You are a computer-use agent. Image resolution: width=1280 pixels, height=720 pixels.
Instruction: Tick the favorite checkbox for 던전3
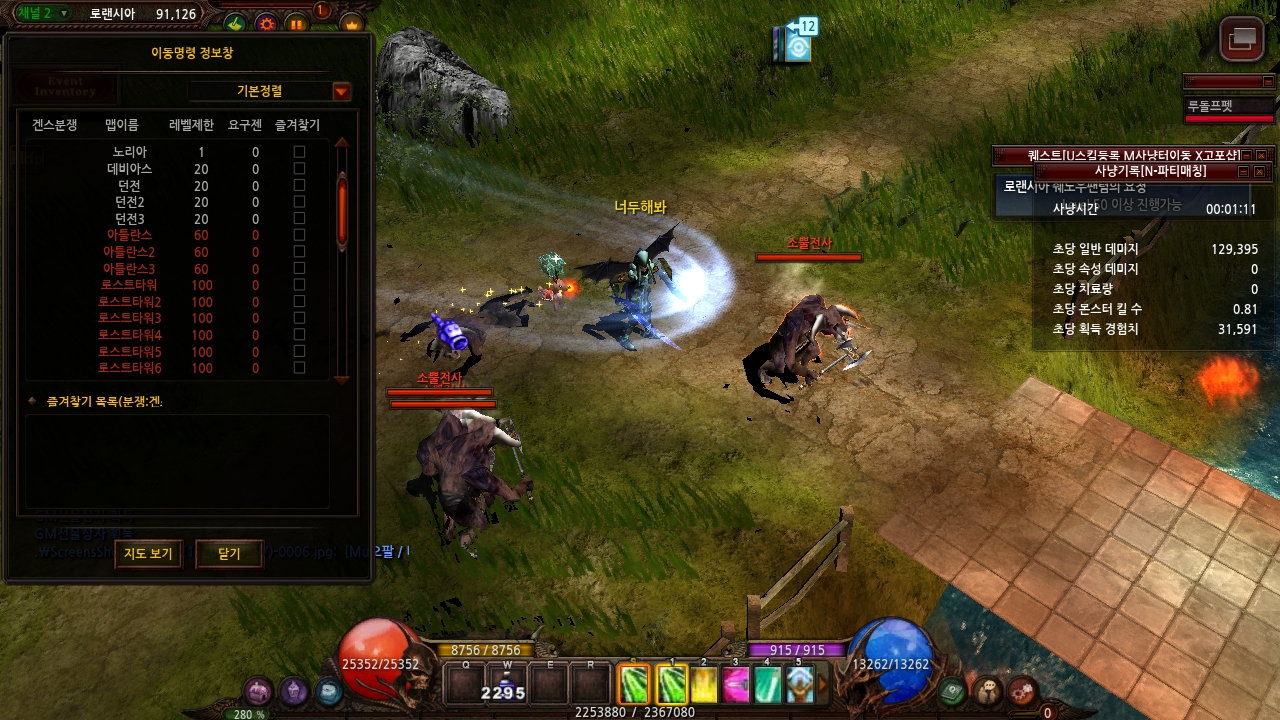pyautogui.click(x=299, y=219)
